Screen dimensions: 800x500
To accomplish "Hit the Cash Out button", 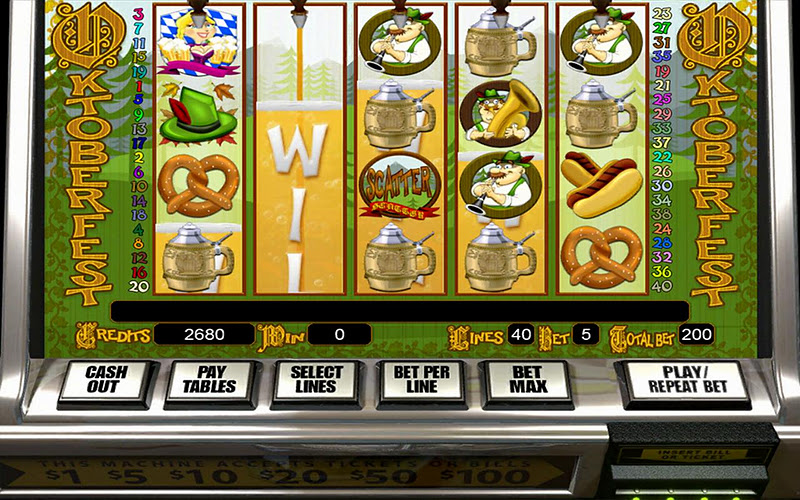I will [104, 381].
